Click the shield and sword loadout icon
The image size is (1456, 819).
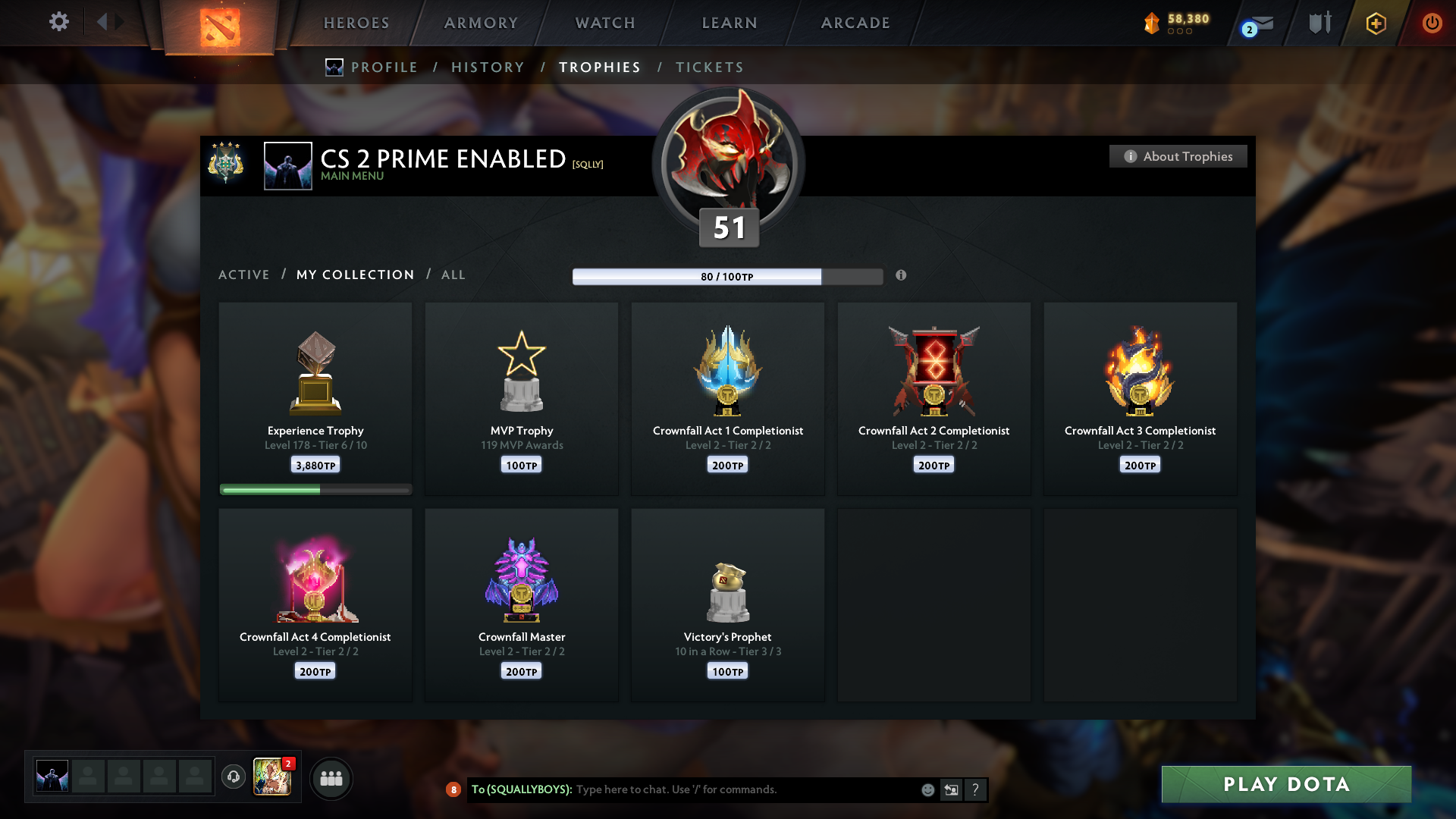(1318, 23)
